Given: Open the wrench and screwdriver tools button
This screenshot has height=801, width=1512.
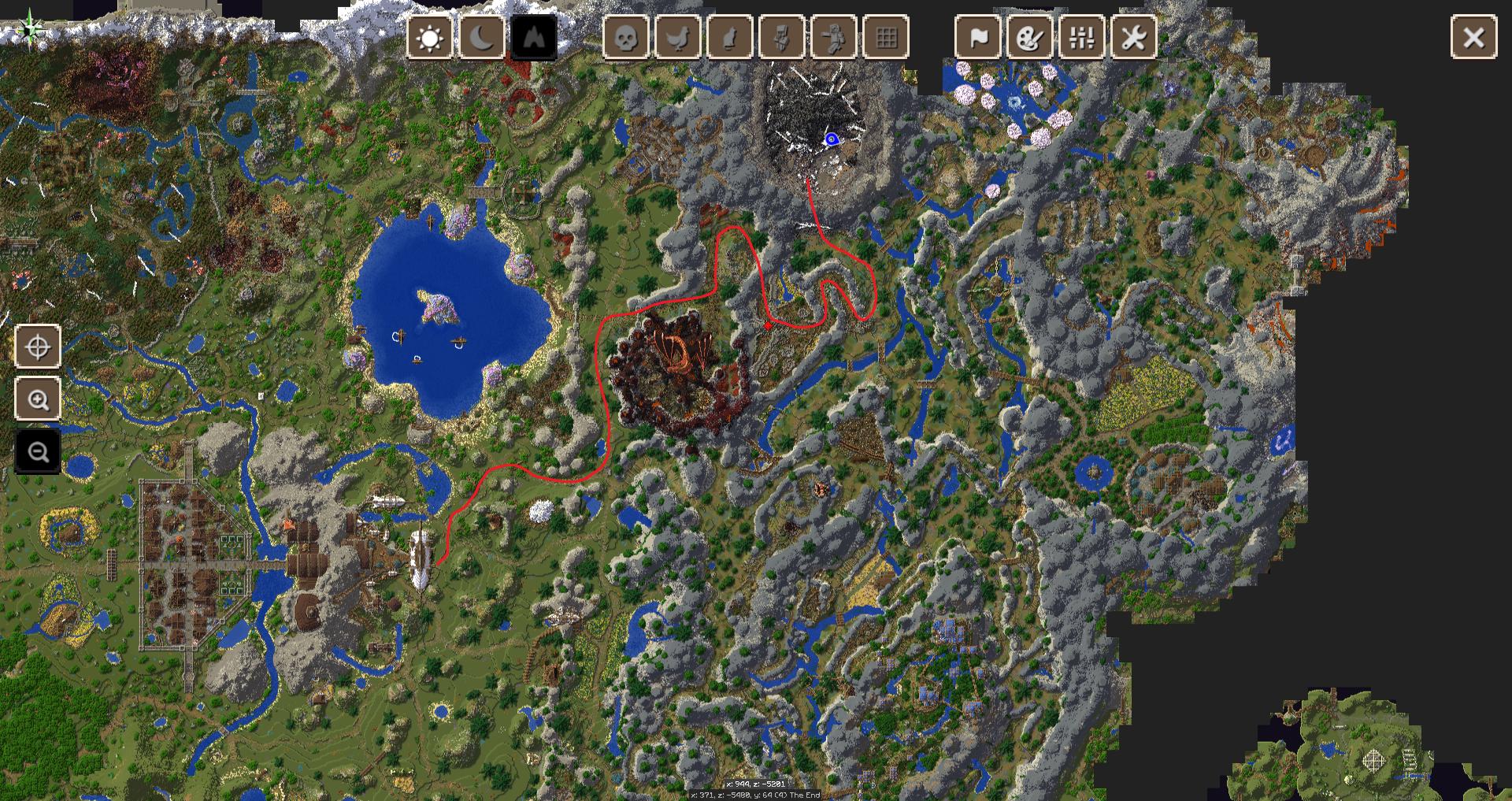Looking at the screenshot, I should [1133, 37].
